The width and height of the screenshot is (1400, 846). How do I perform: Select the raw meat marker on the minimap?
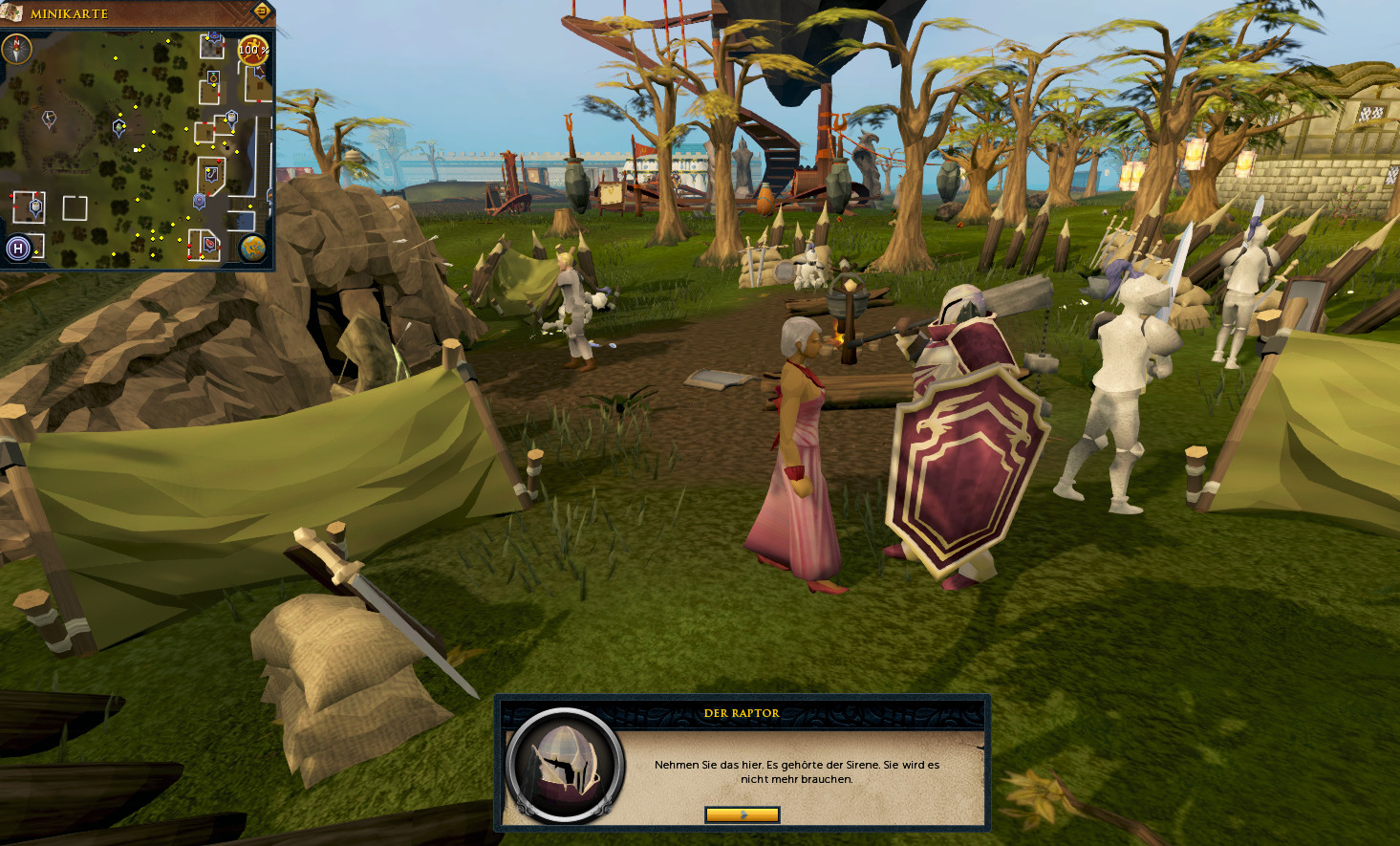209,244
